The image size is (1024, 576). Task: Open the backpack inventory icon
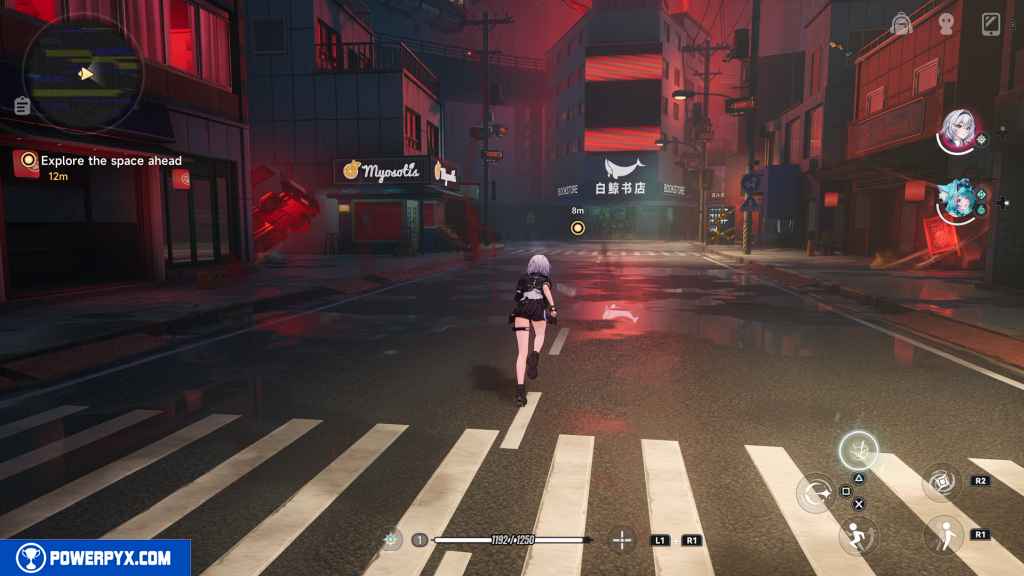(x=900, y=24)
